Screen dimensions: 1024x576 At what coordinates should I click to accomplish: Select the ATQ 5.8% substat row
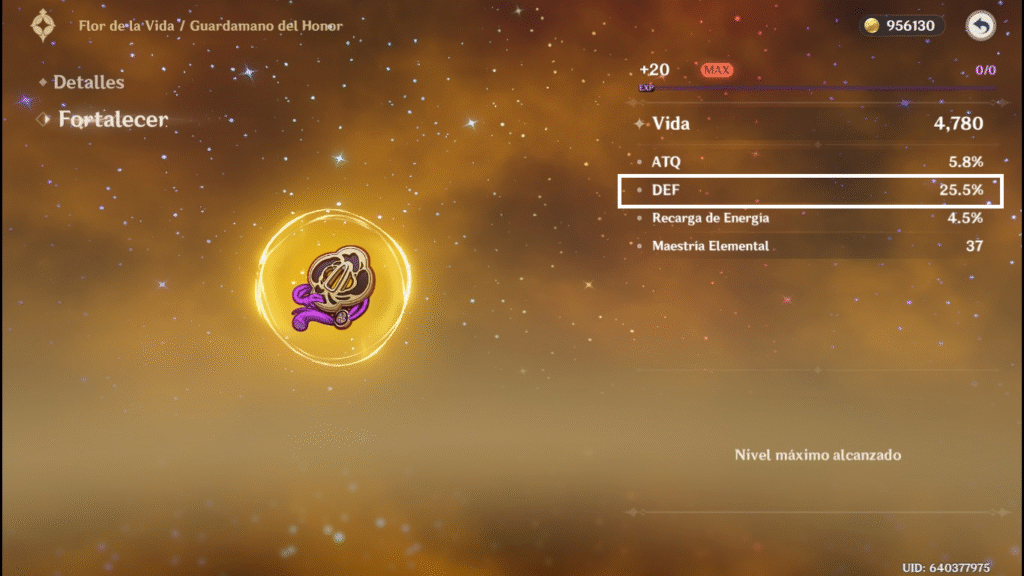[x=810, y=162]
